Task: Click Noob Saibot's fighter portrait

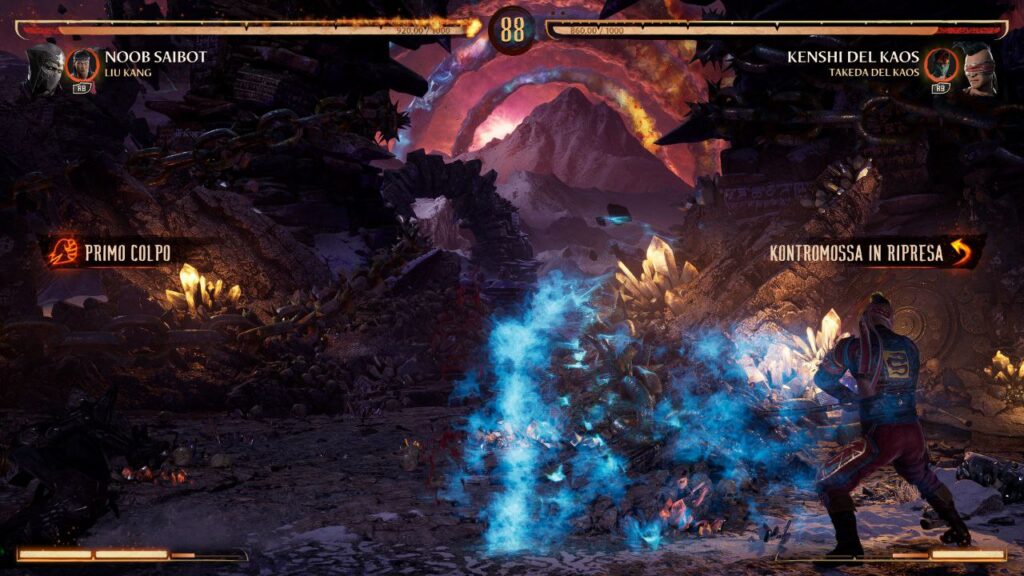Action: tap(44, 68)
